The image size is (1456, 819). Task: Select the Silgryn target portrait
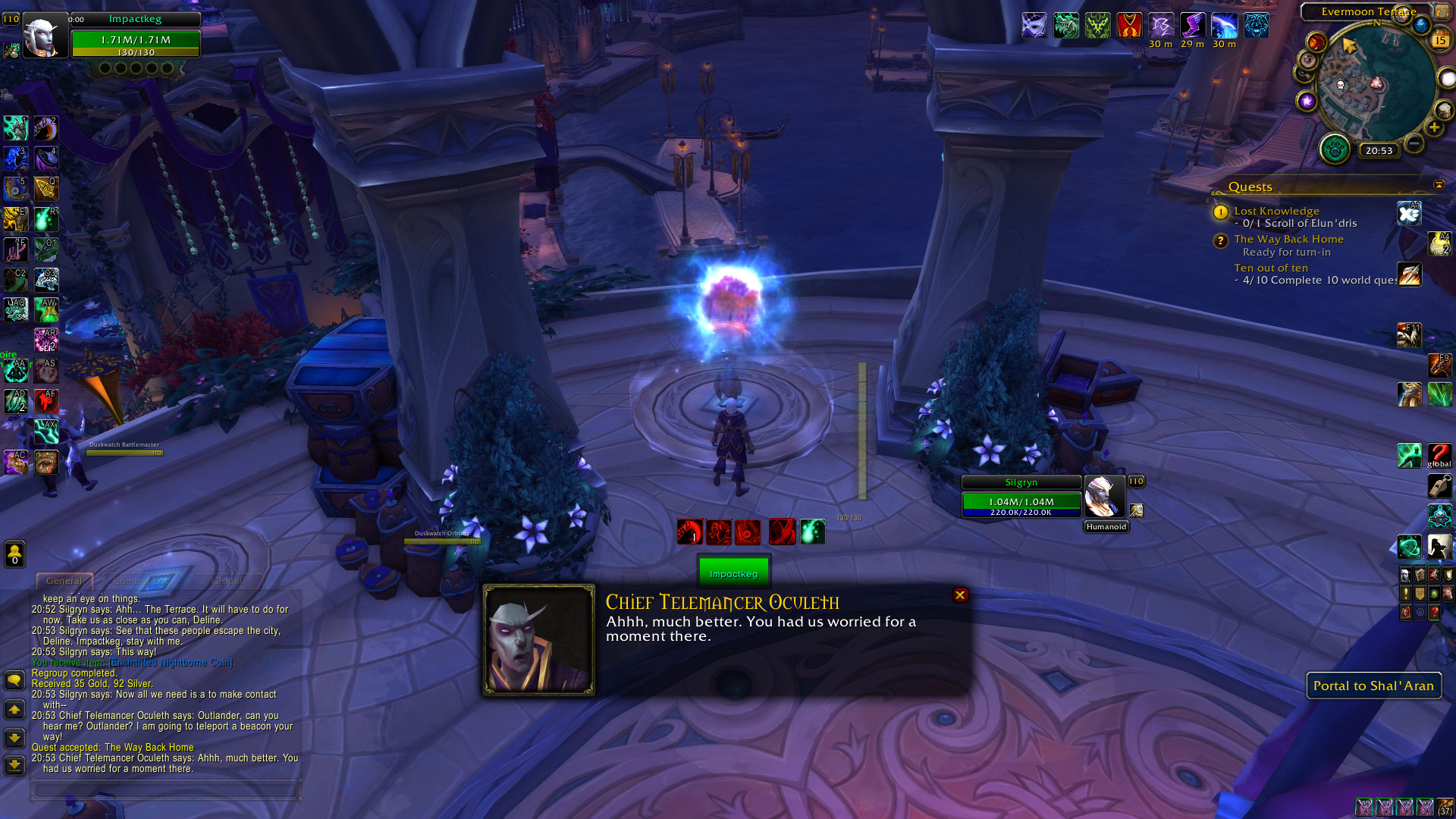pyautogui.click(x=1103, y=497)
